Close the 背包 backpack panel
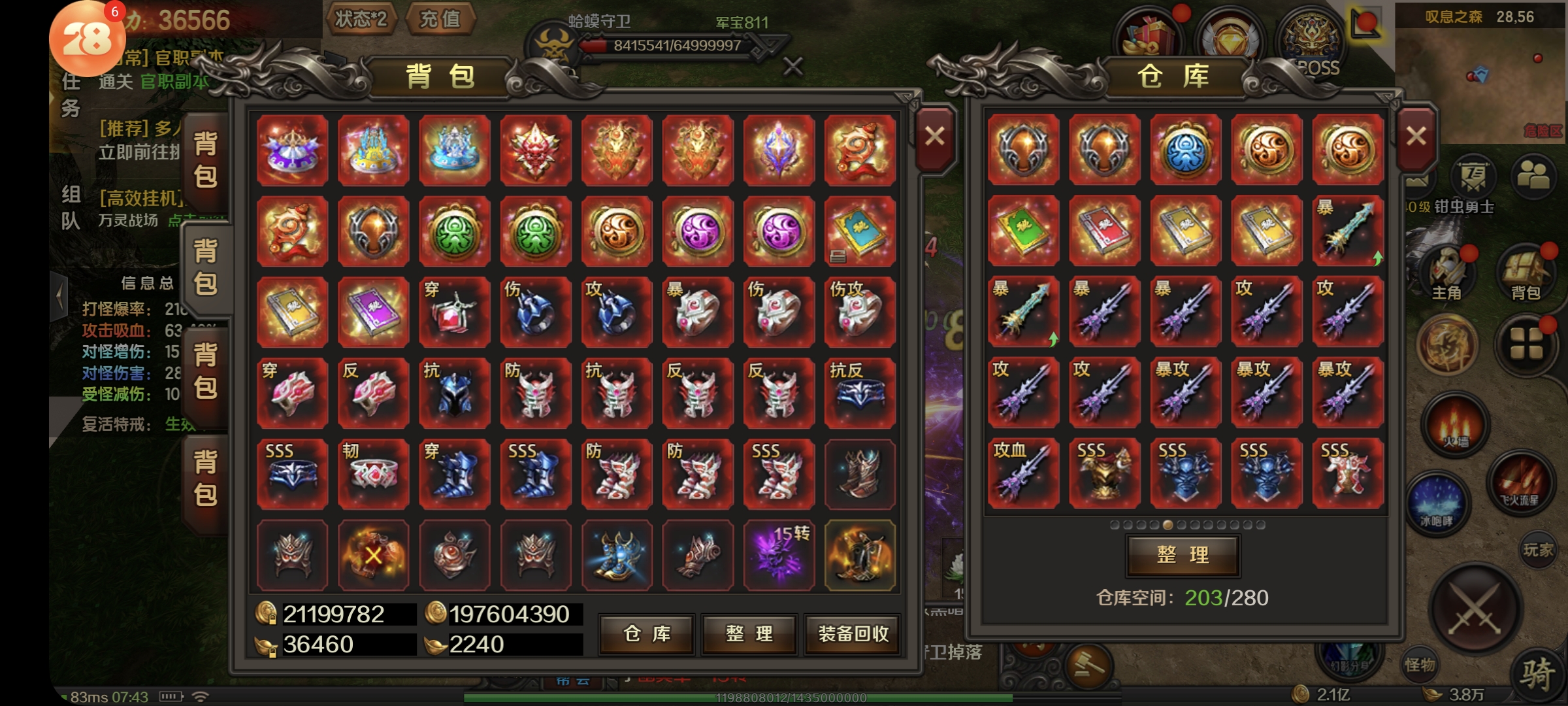1568x706 pixels. [x=935, y=137]
